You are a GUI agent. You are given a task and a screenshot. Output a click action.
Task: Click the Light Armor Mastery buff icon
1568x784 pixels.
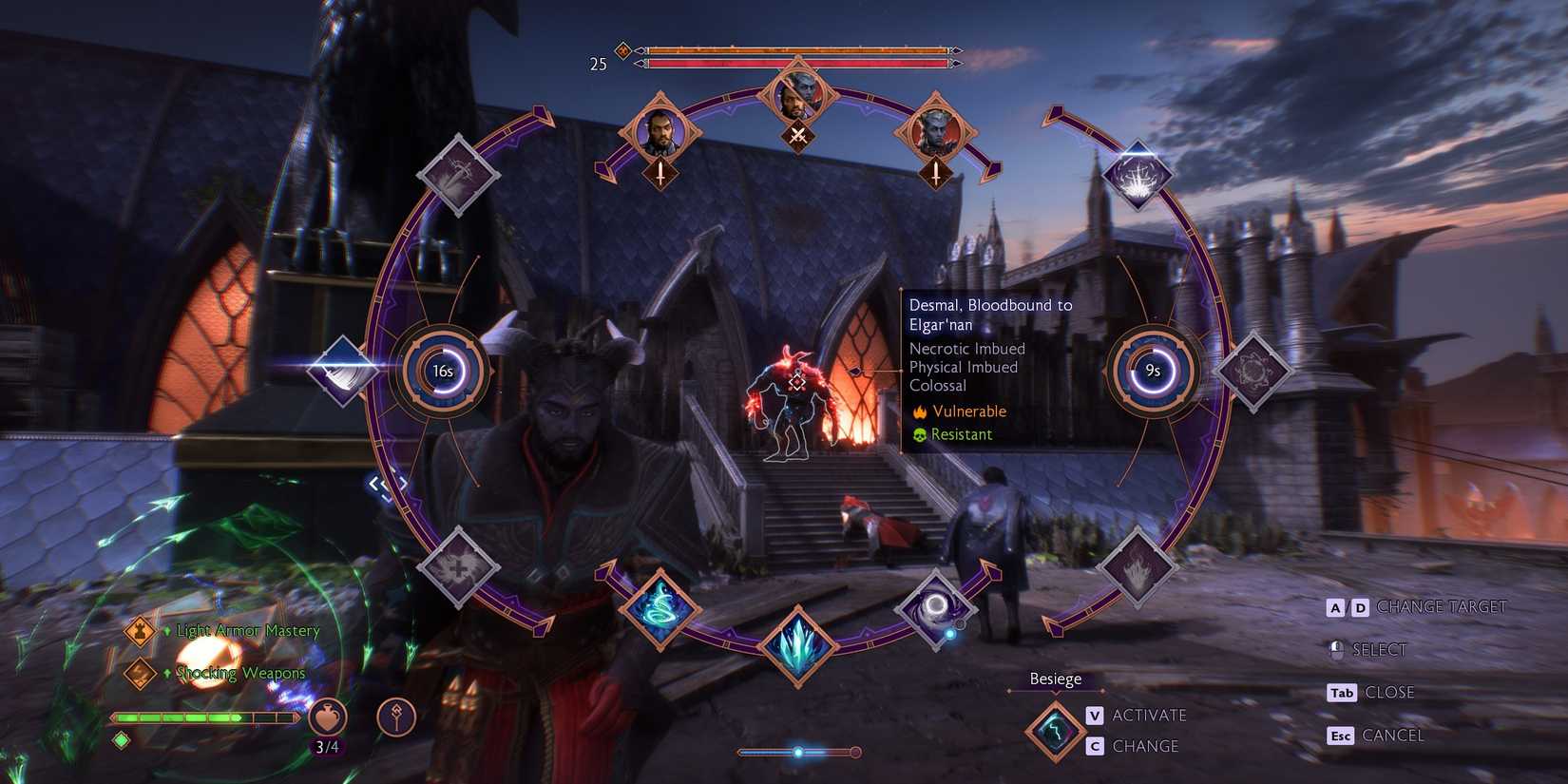tap(138, 628)
